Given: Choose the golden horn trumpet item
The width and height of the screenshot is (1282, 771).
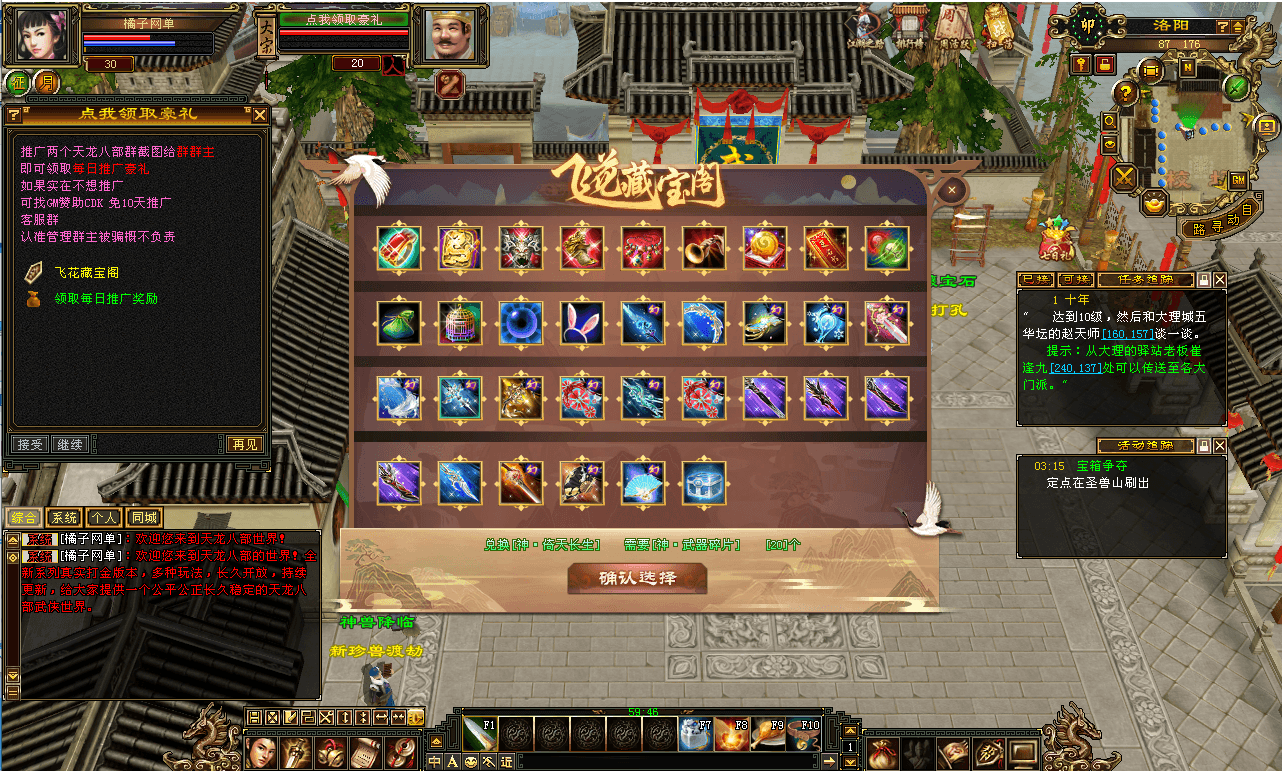Looking at the screenshot, I should [x=704, y=248].
